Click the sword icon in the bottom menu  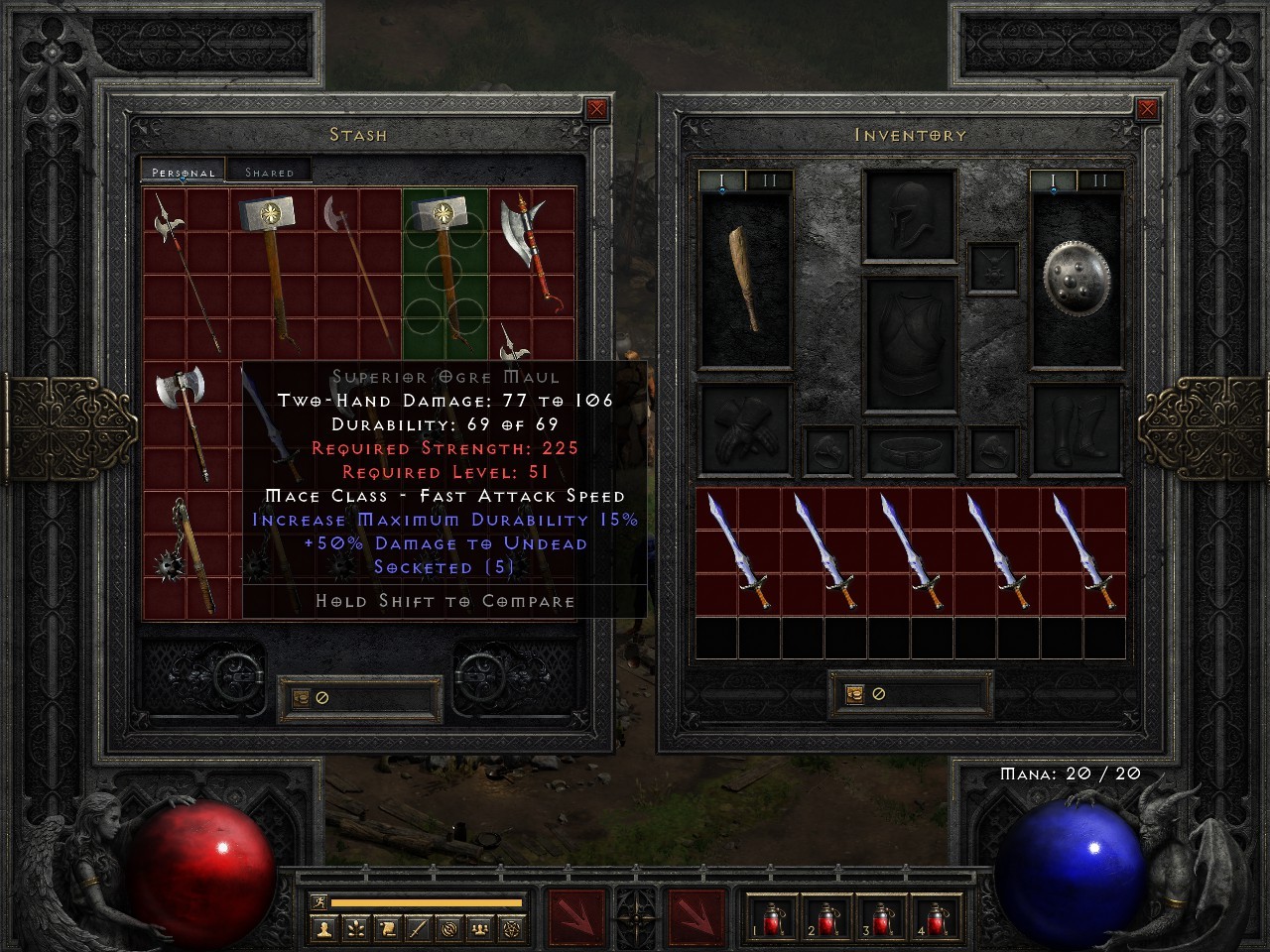click(x=419, y=927)
